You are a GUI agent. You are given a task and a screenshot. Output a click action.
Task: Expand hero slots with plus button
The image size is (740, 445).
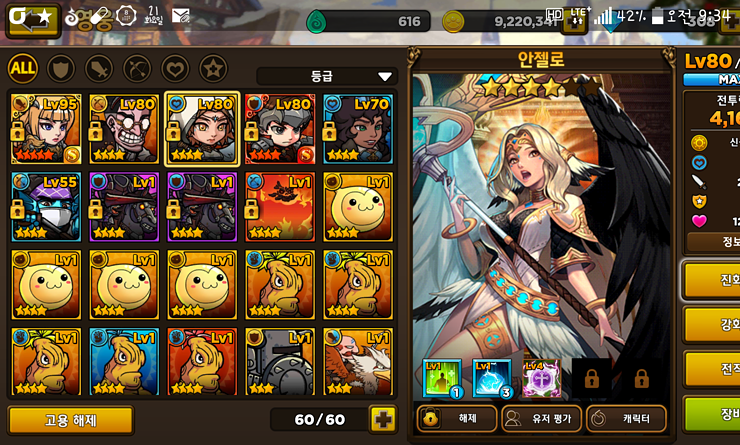383,419
